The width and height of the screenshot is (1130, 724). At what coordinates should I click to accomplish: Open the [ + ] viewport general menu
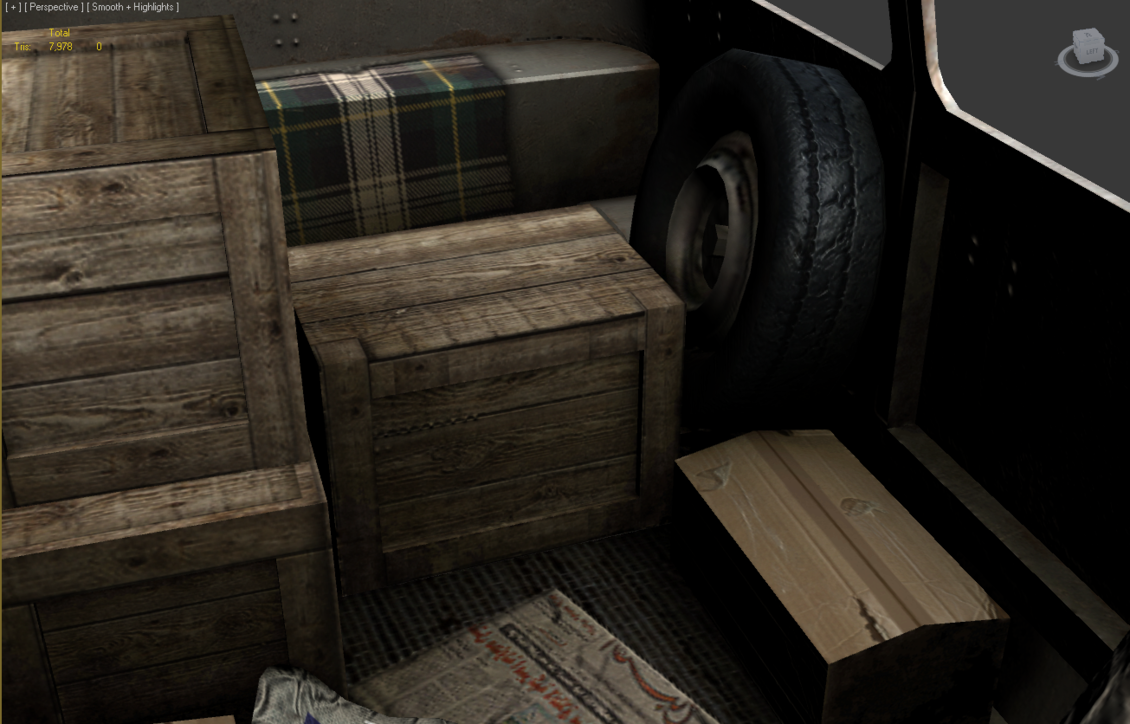[12, 7]
